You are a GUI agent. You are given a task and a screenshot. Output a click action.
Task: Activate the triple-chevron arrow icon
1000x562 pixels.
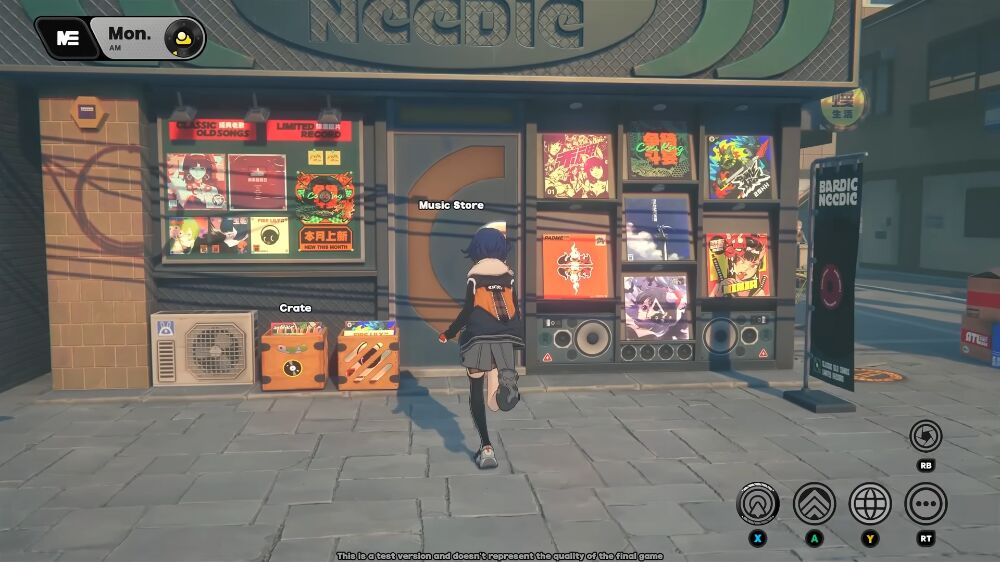pos(814,503)
